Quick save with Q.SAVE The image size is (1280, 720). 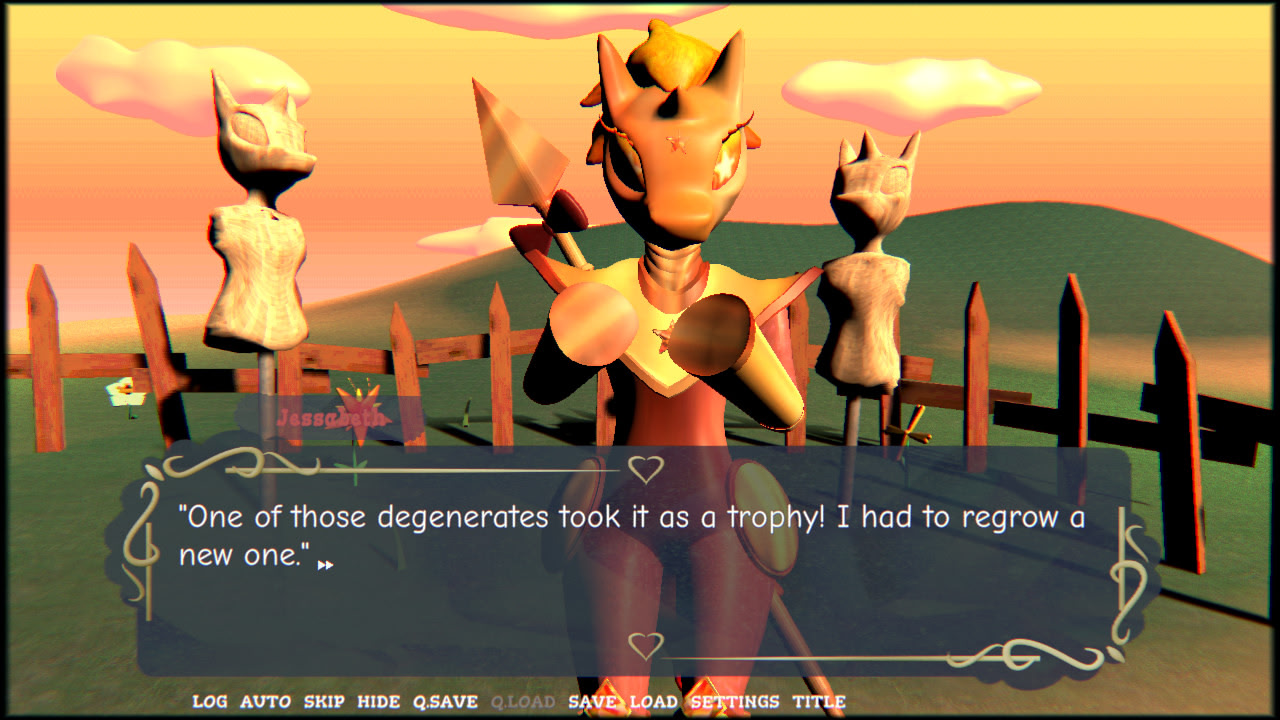point(445,702)
